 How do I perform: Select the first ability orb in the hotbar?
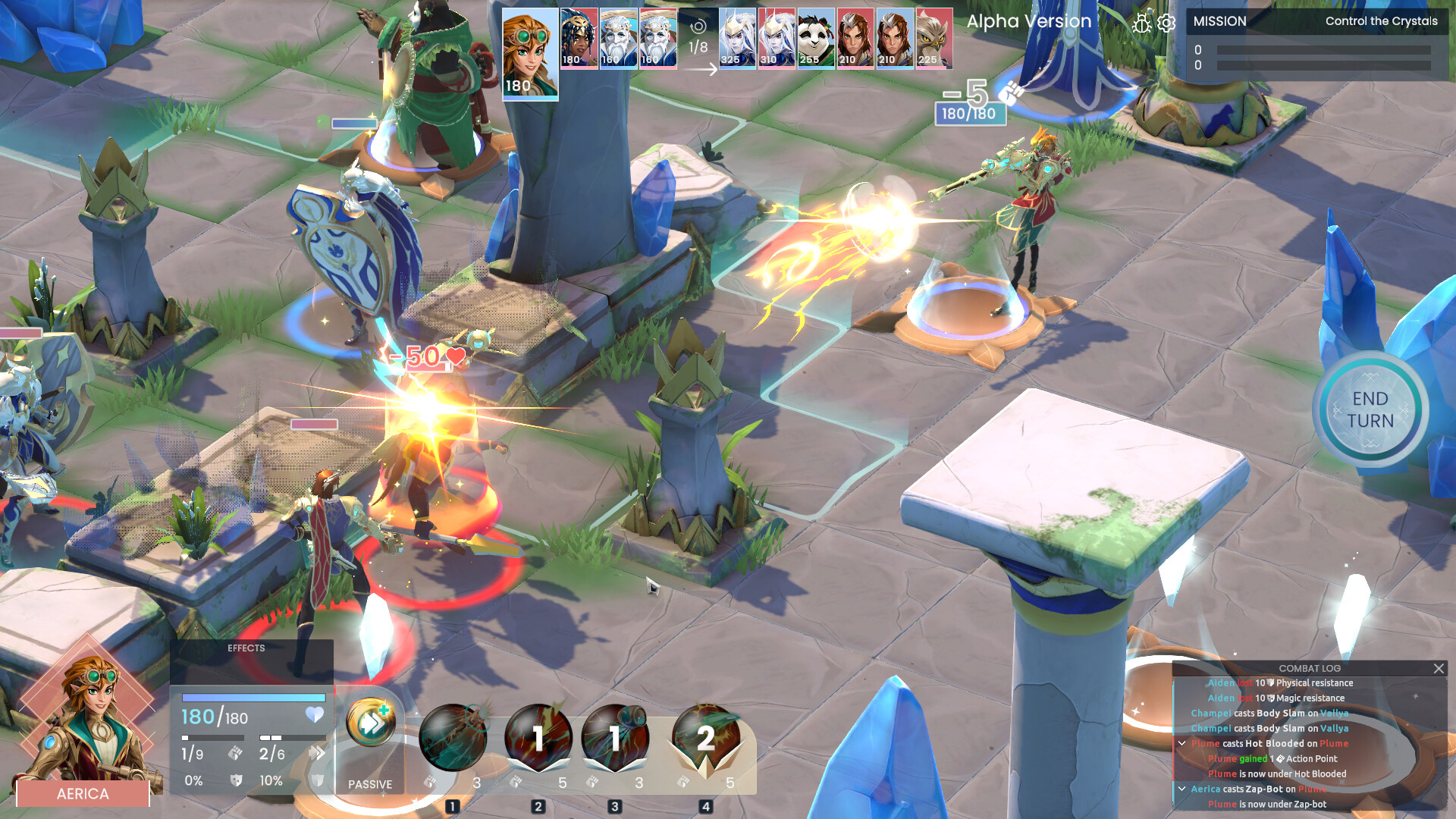click(x=453, y=737)
